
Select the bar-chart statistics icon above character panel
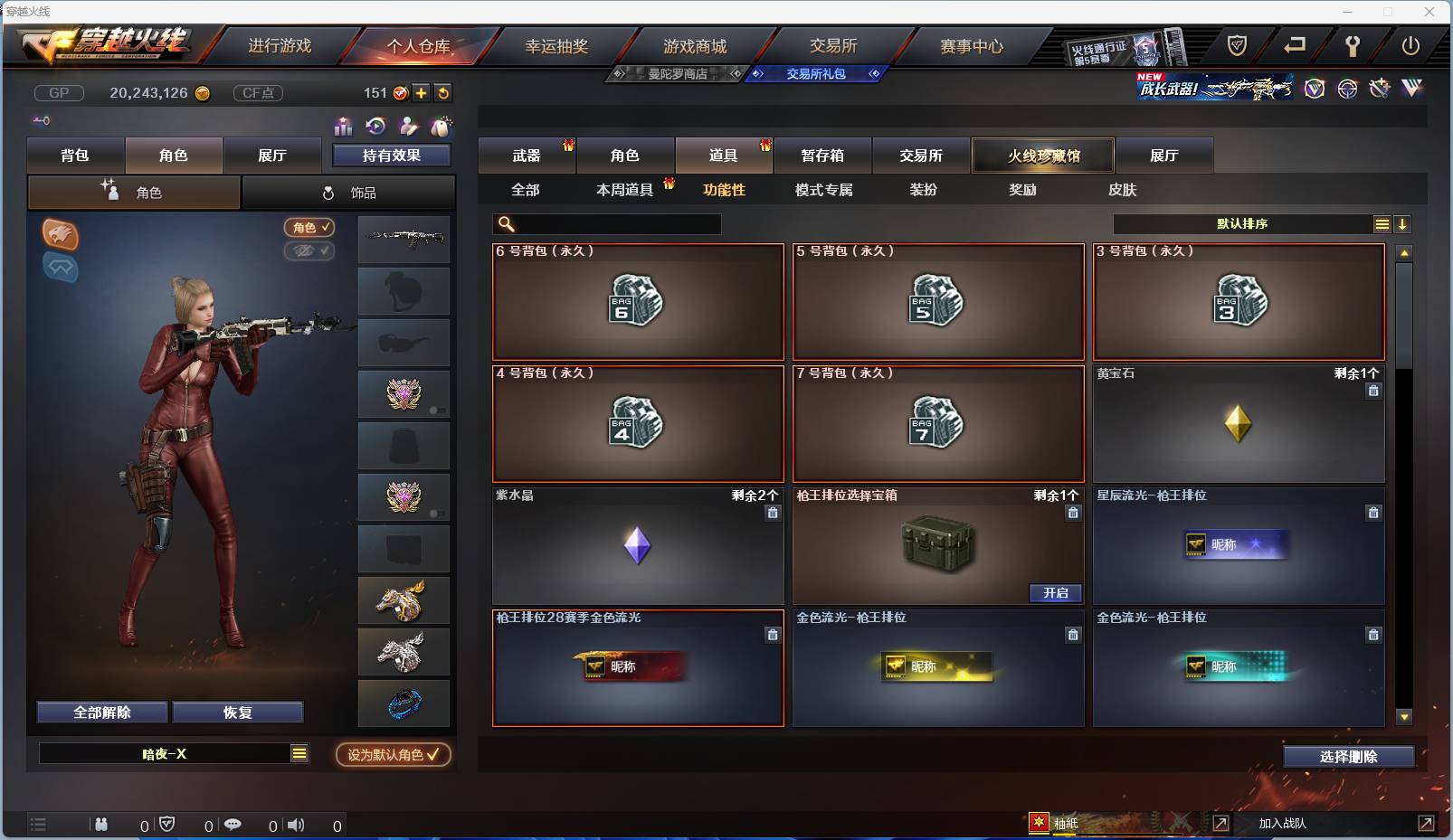click(x=344, y=127)
